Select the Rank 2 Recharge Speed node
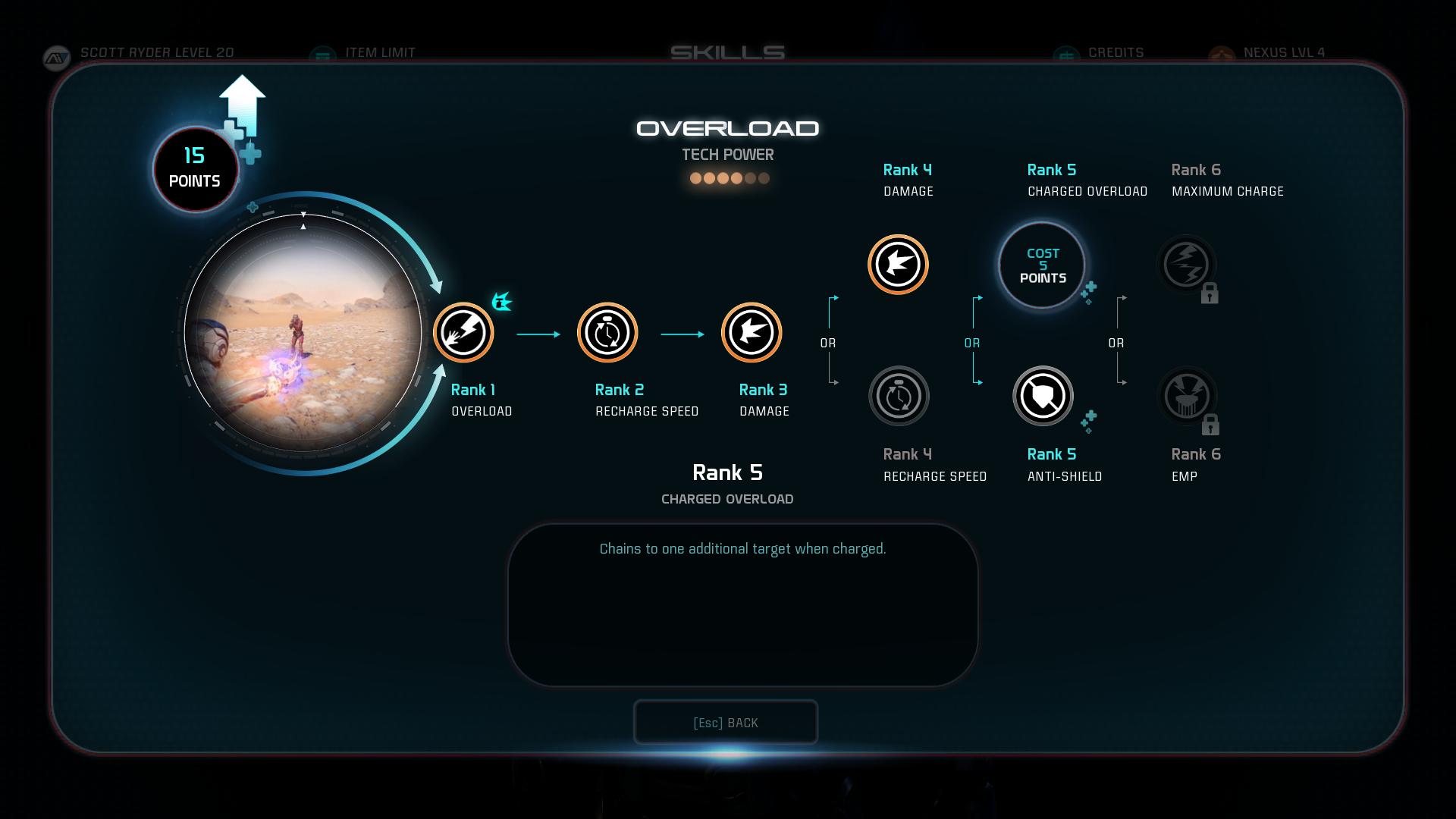 (x=607, y=332)
